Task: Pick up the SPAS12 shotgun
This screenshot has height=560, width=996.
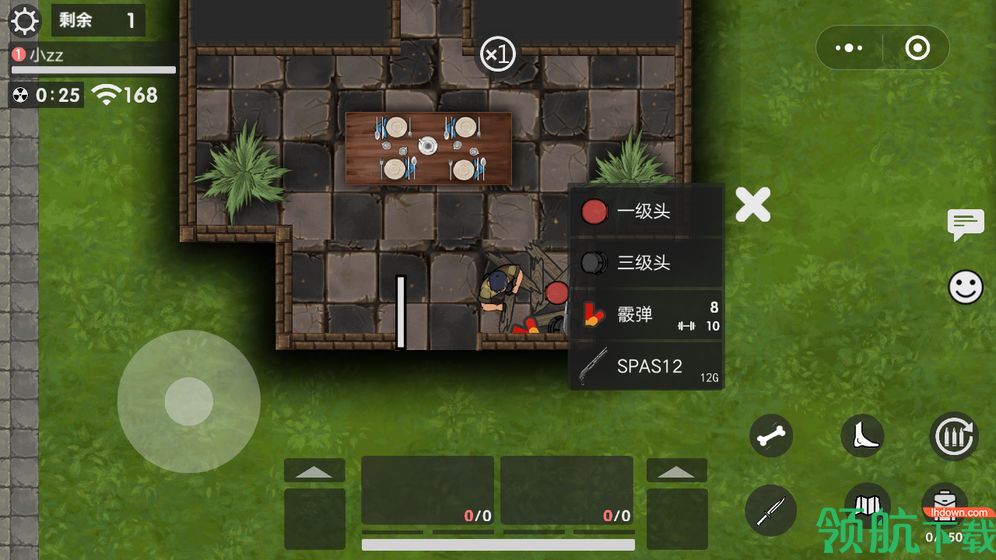Action: 645,366
